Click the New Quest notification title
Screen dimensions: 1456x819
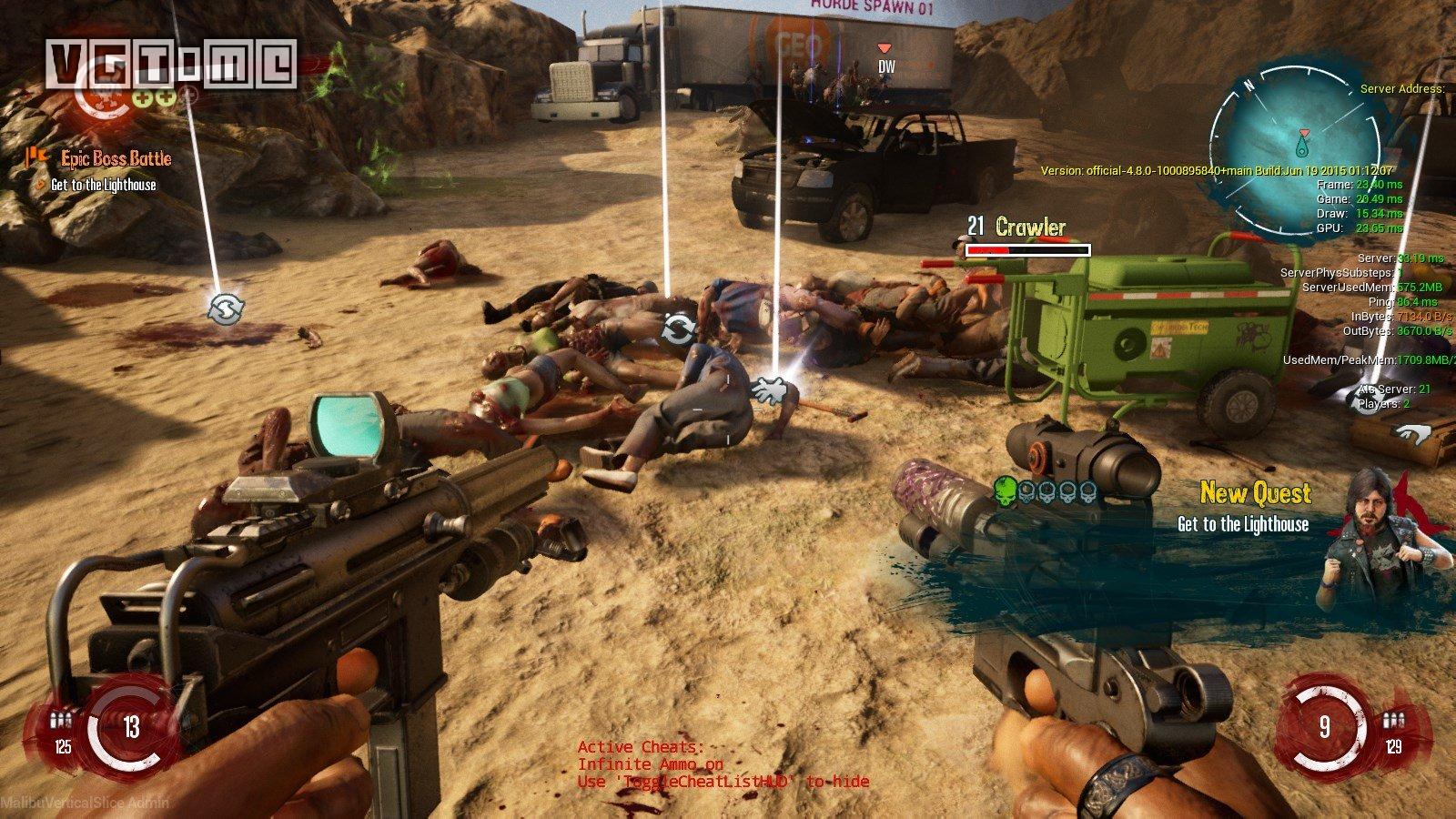1255,494
